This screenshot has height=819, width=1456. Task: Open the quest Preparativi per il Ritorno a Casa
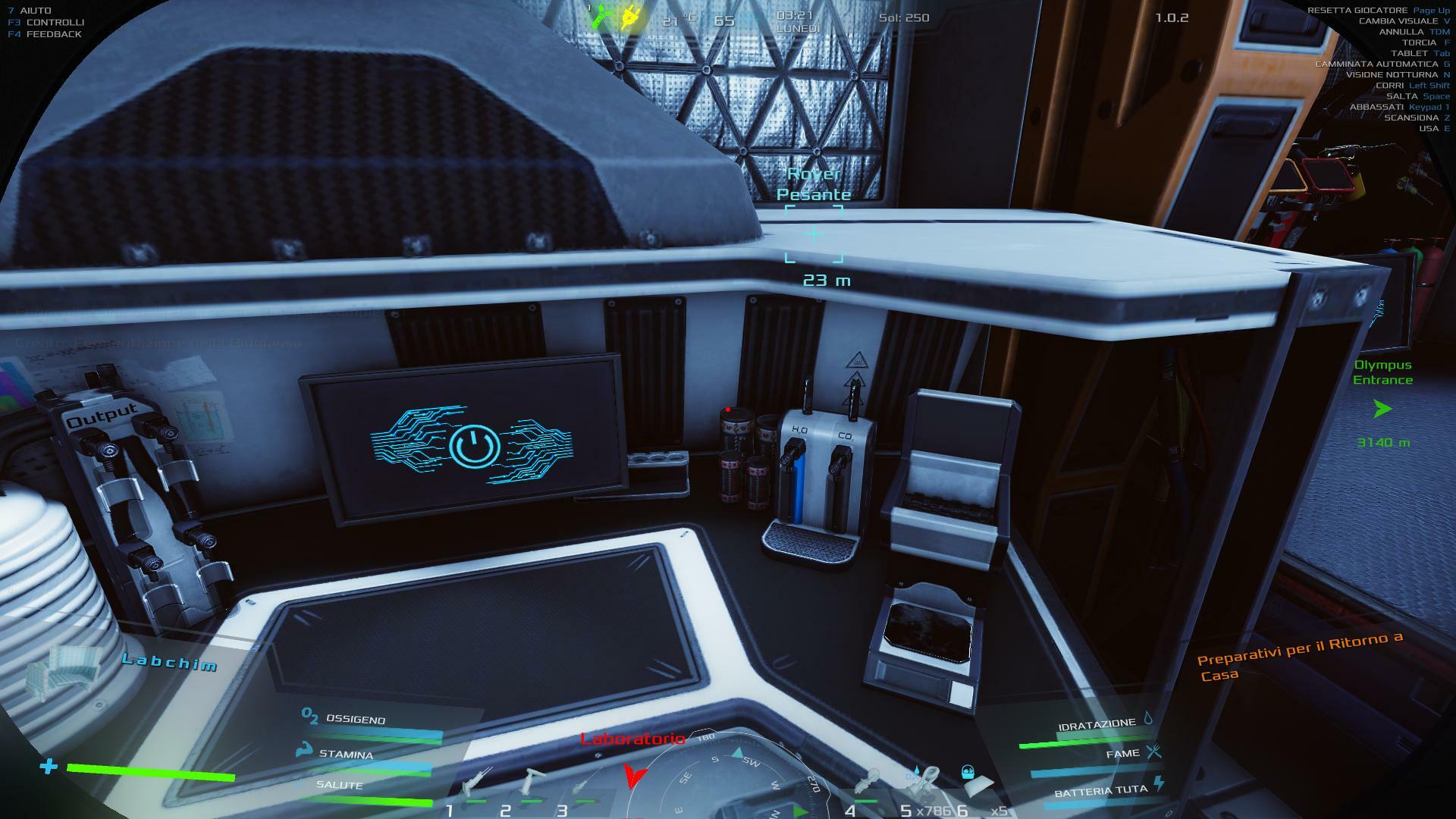click(x=1298, y=657)
